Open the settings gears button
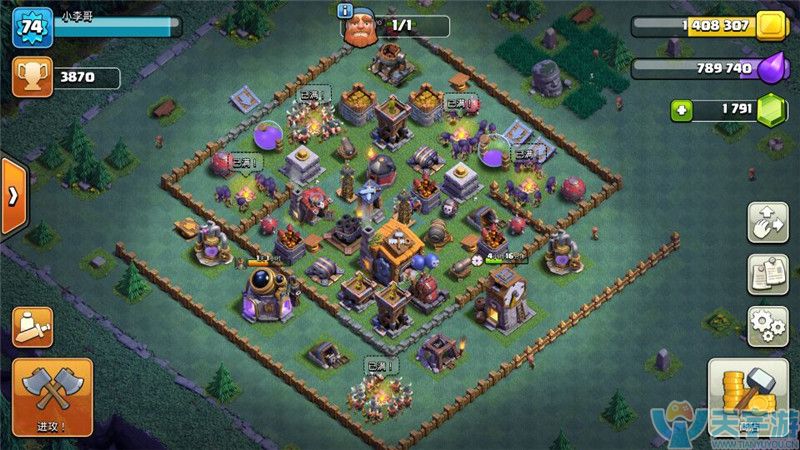Viewport: 800px width, 450px height. click(767, 325)
